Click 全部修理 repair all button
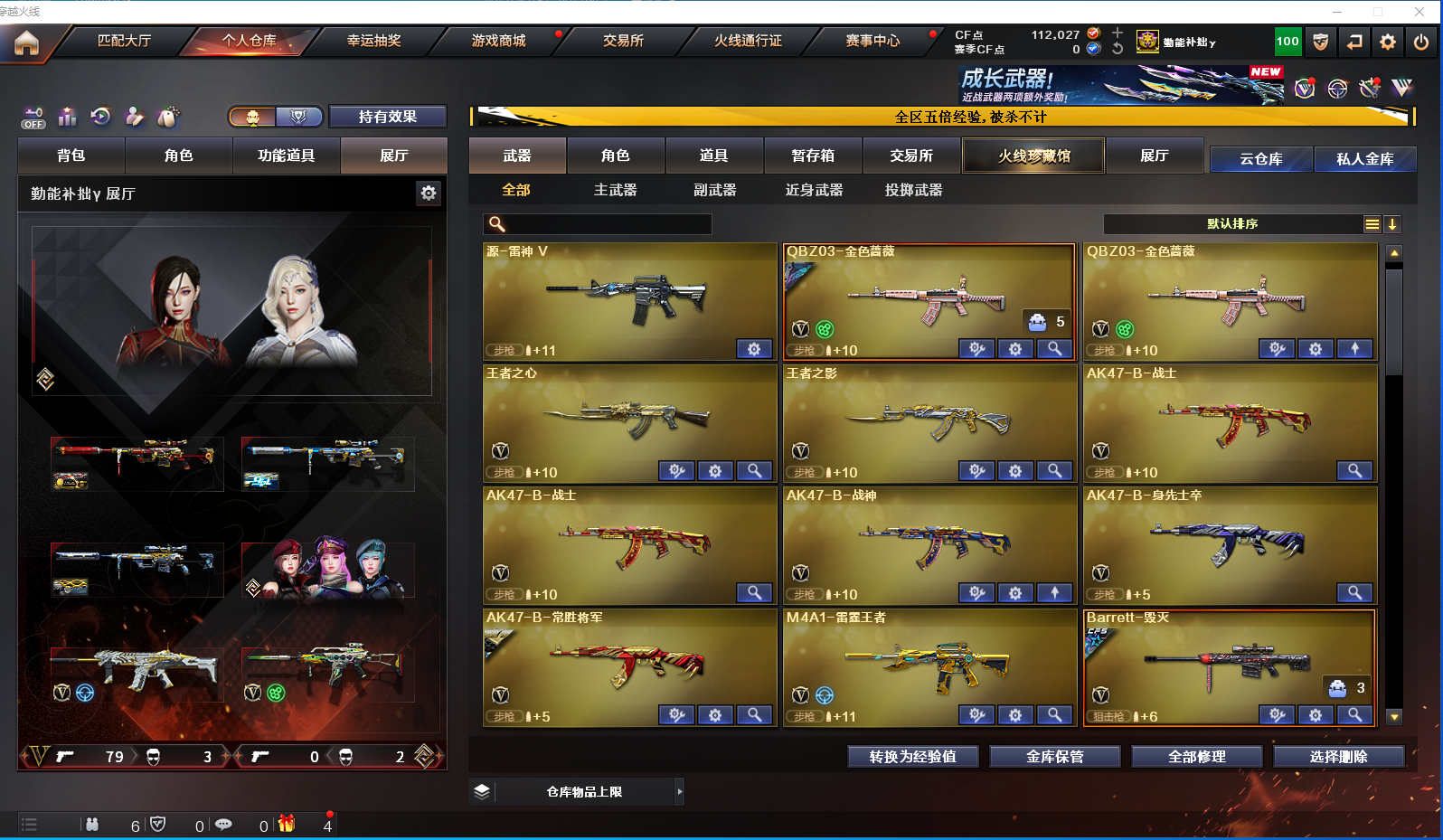 tap(1196, 757)
